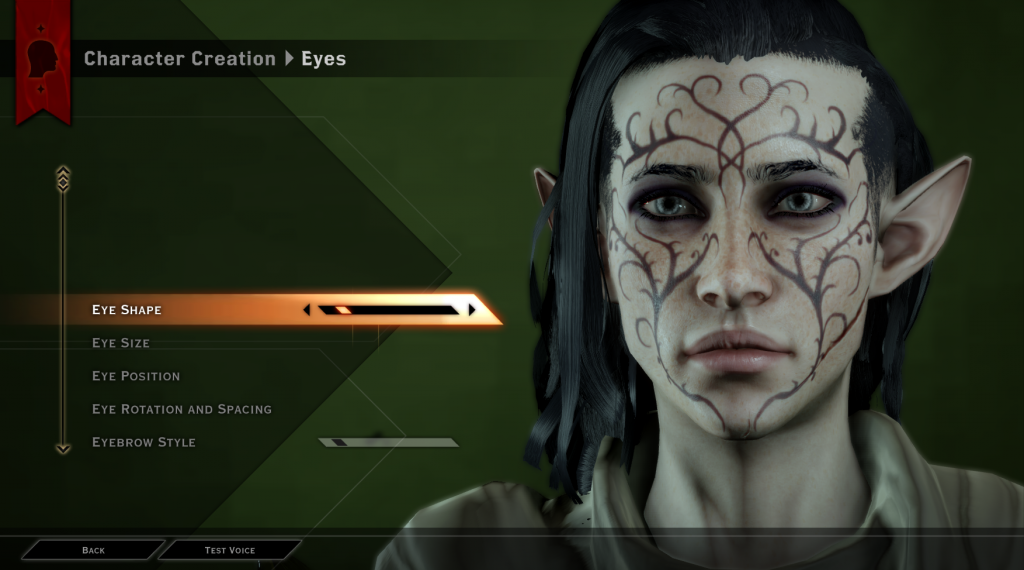Choose the Eye Position option
The height and width of the screenshot is (570, 1024).
[136, 376]
